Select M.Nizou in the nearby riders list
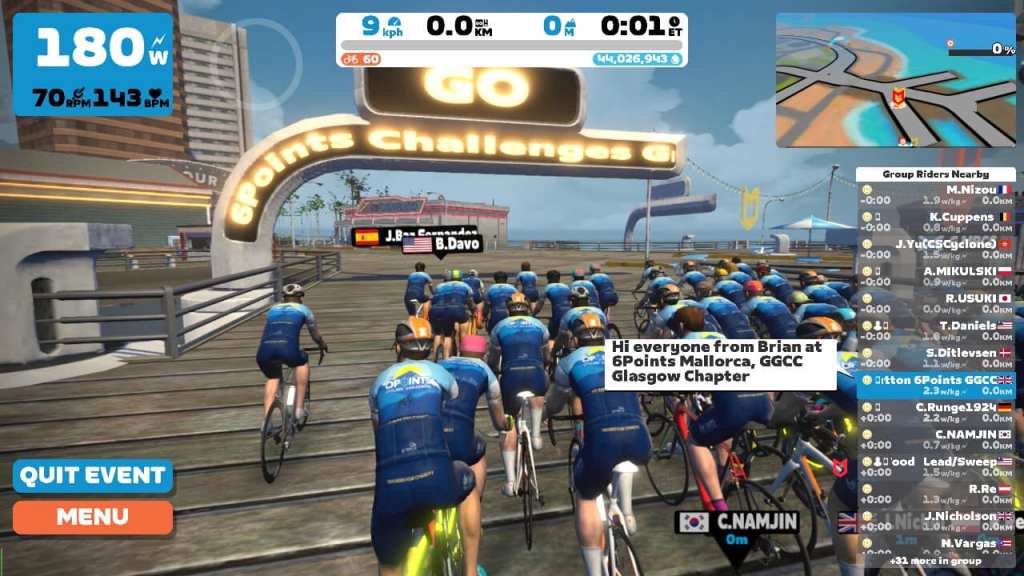The height and width of the screenshot is (576, 1024). (936, 194)
